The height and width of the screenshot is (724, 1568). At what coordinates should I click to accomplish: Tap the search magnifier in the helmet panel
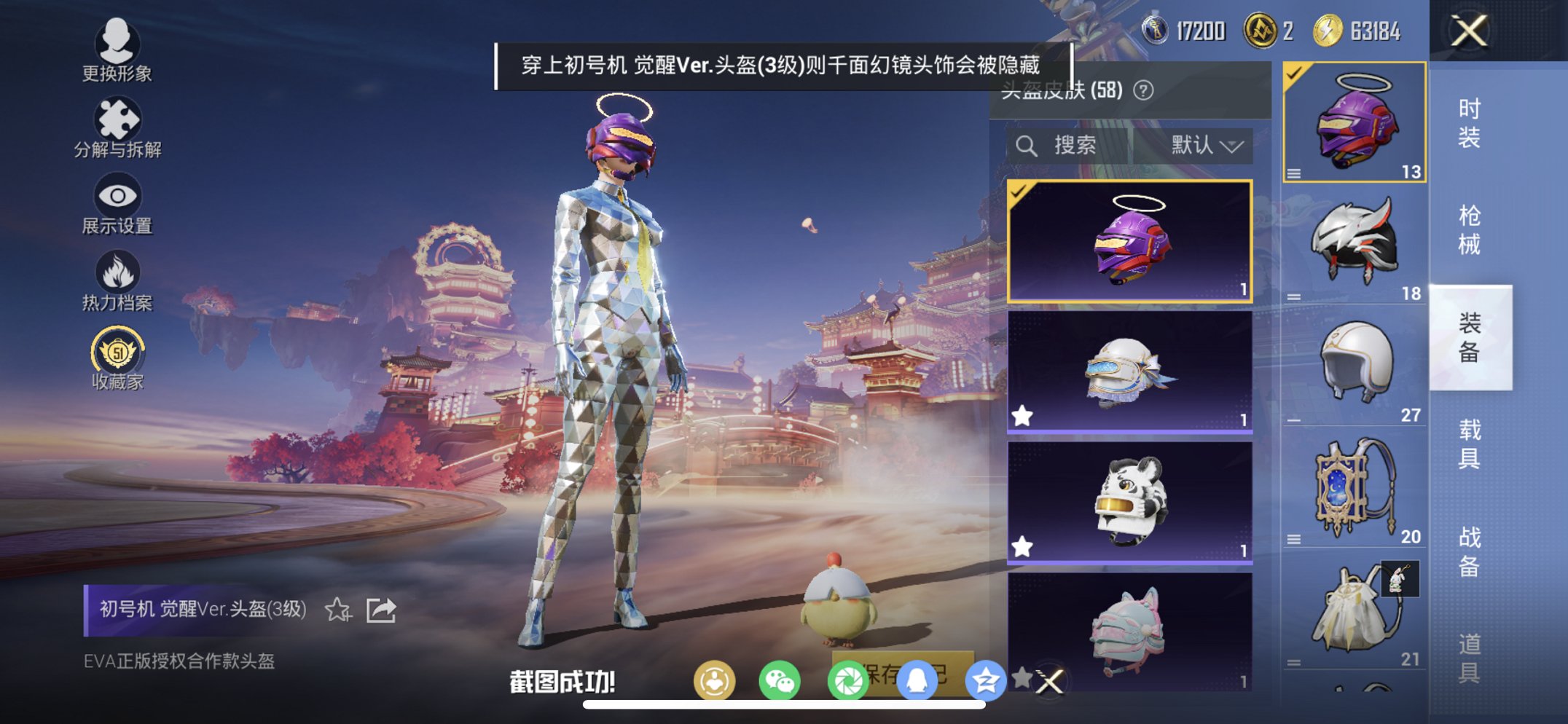click(x=1028, y=144)
